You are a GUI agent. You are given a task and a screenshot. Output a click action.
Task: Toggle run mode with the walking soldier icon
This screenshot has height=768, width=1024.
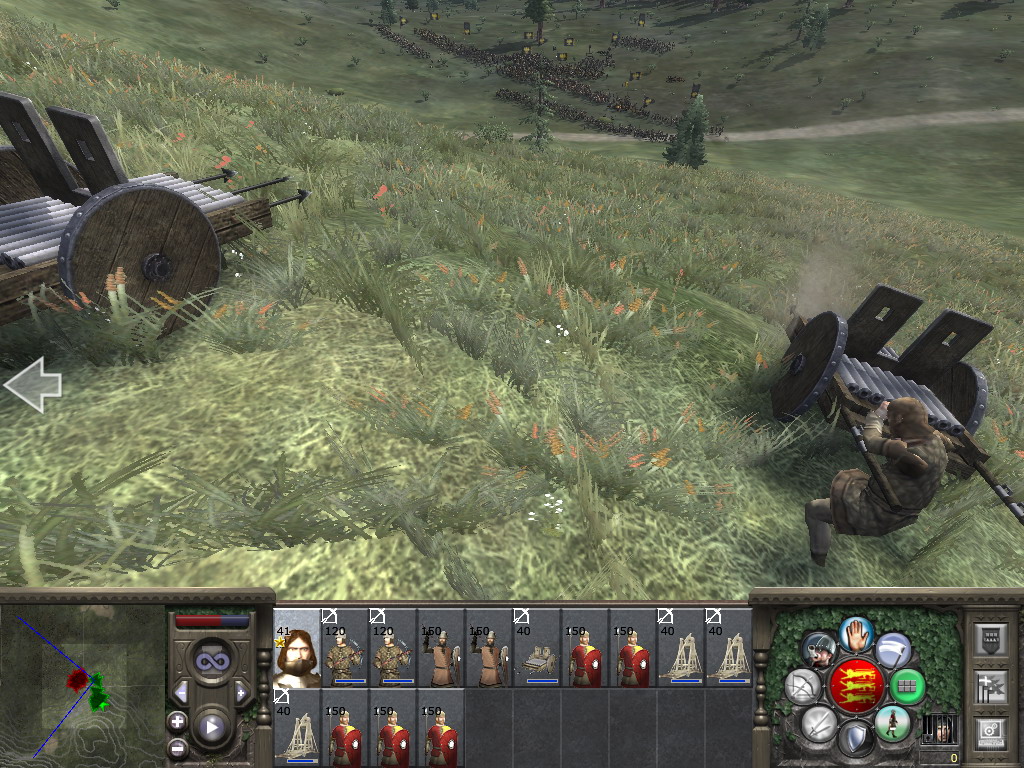point(891,723)
